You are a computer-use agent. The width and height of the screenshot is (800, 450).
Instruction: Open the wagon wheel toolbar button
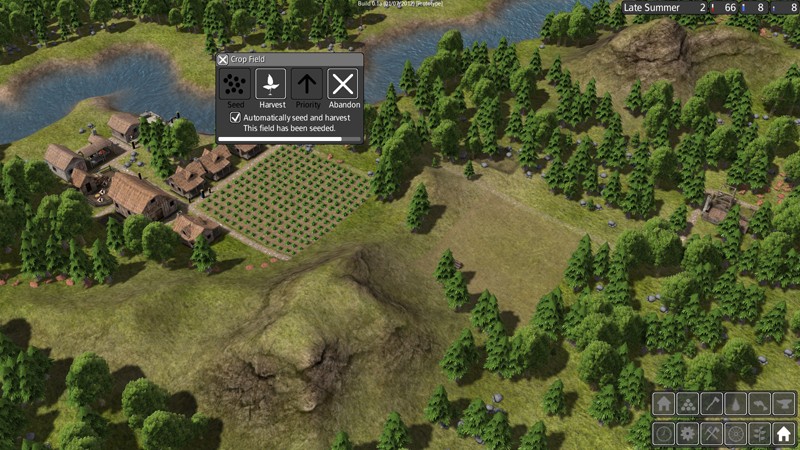click(736, 434)
